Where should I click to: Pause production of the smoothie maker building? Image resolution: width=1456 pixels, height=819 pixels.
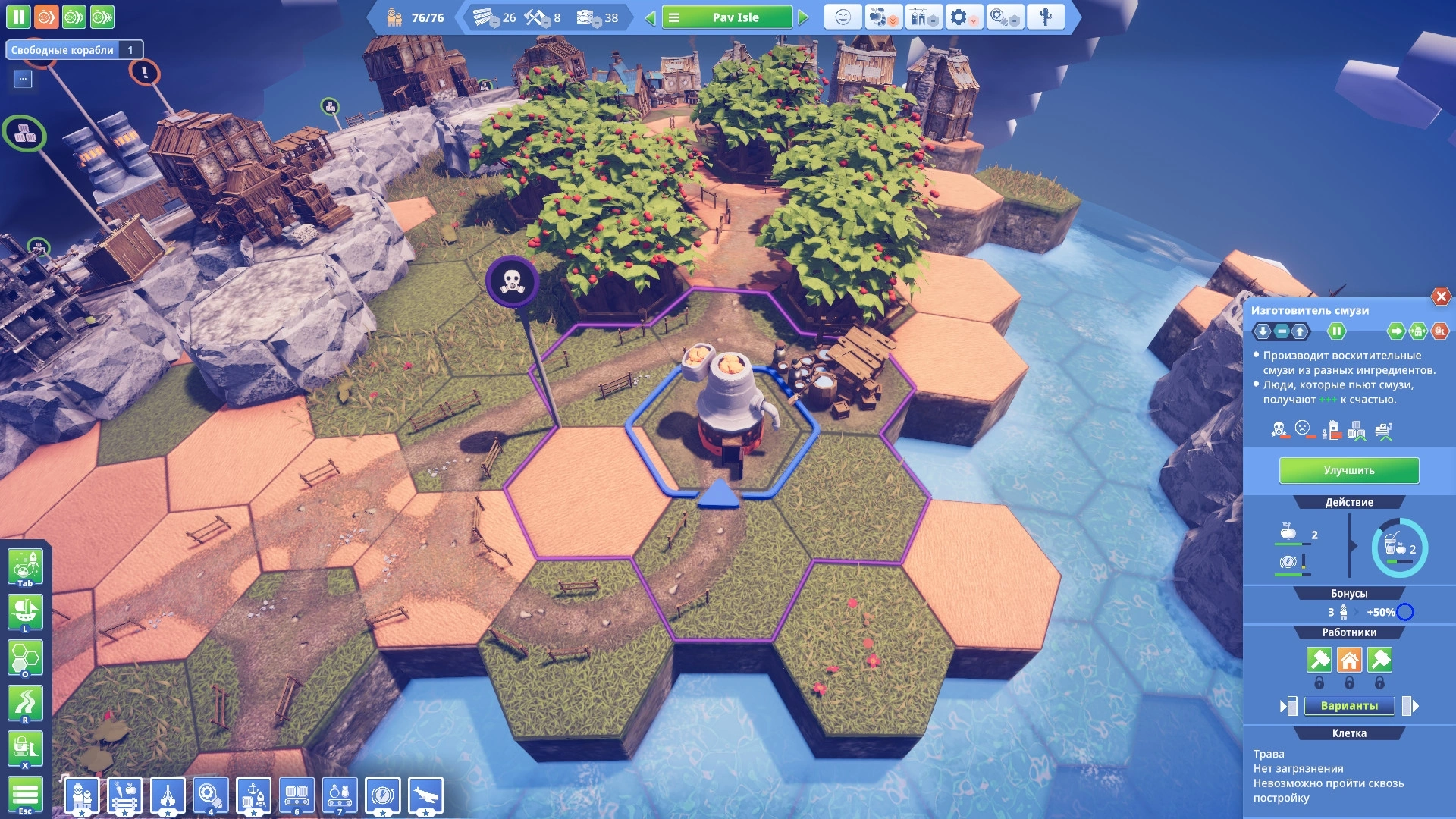click(x=1336, y=331)
